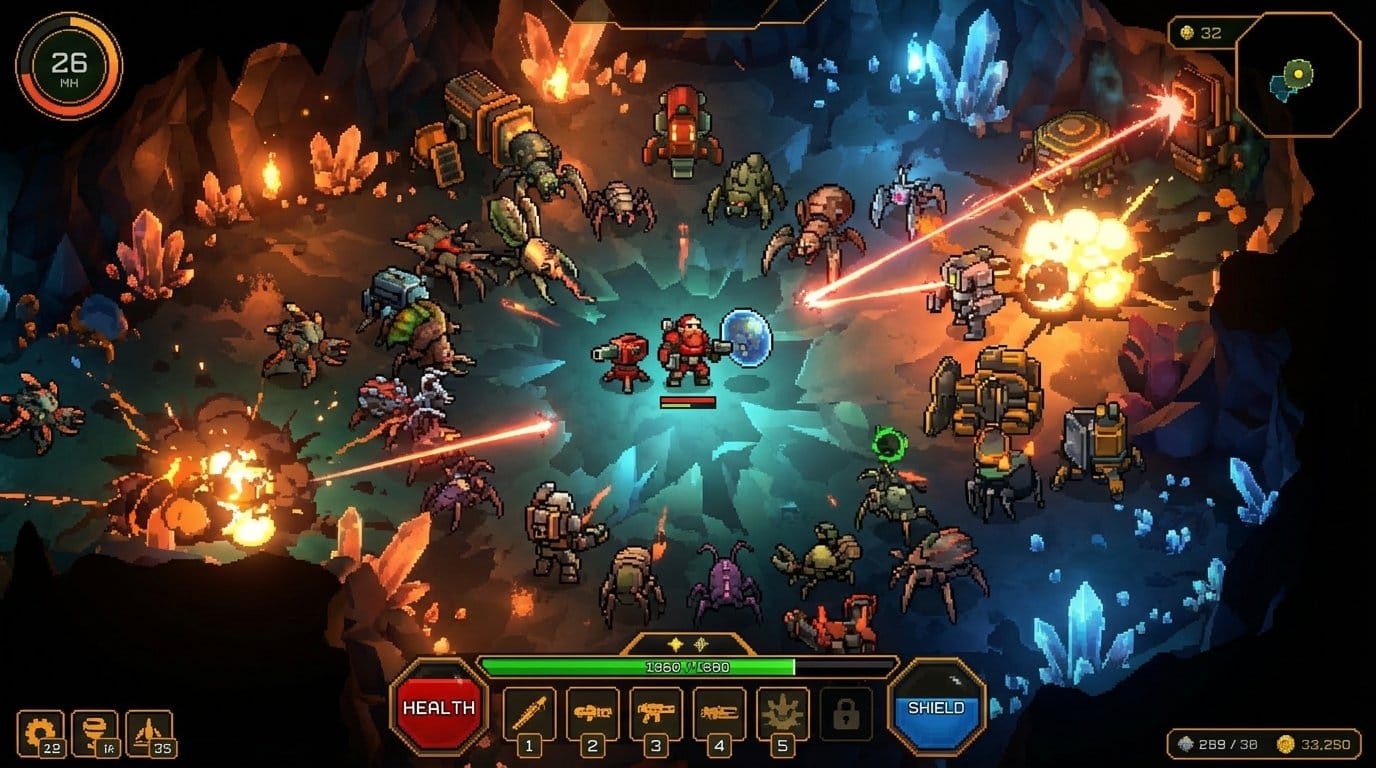
Task: Expand the emblem above the XP bar
Action: [690, 646]
